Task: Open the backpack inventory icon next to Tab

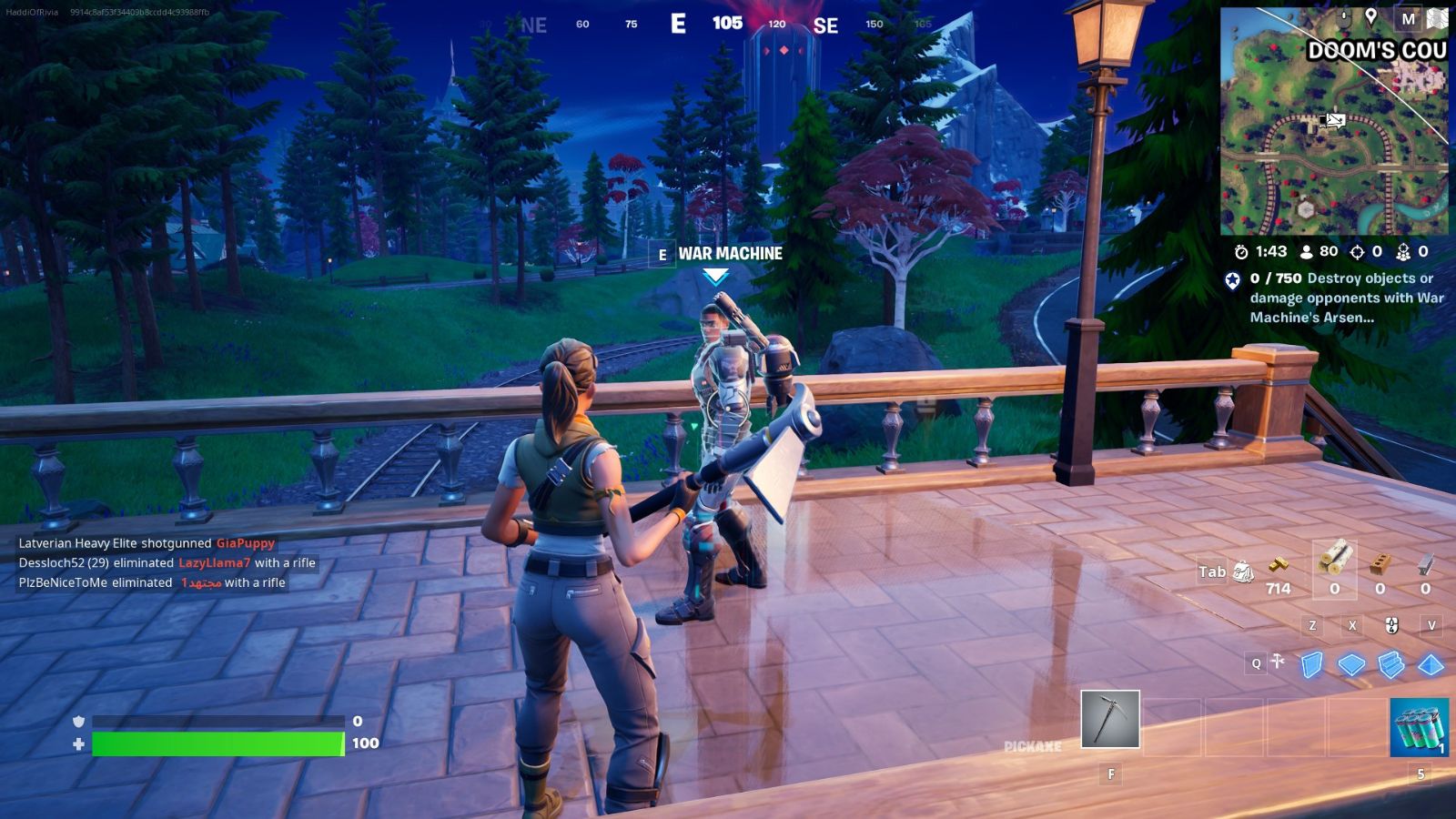Action: point(1245,571)
